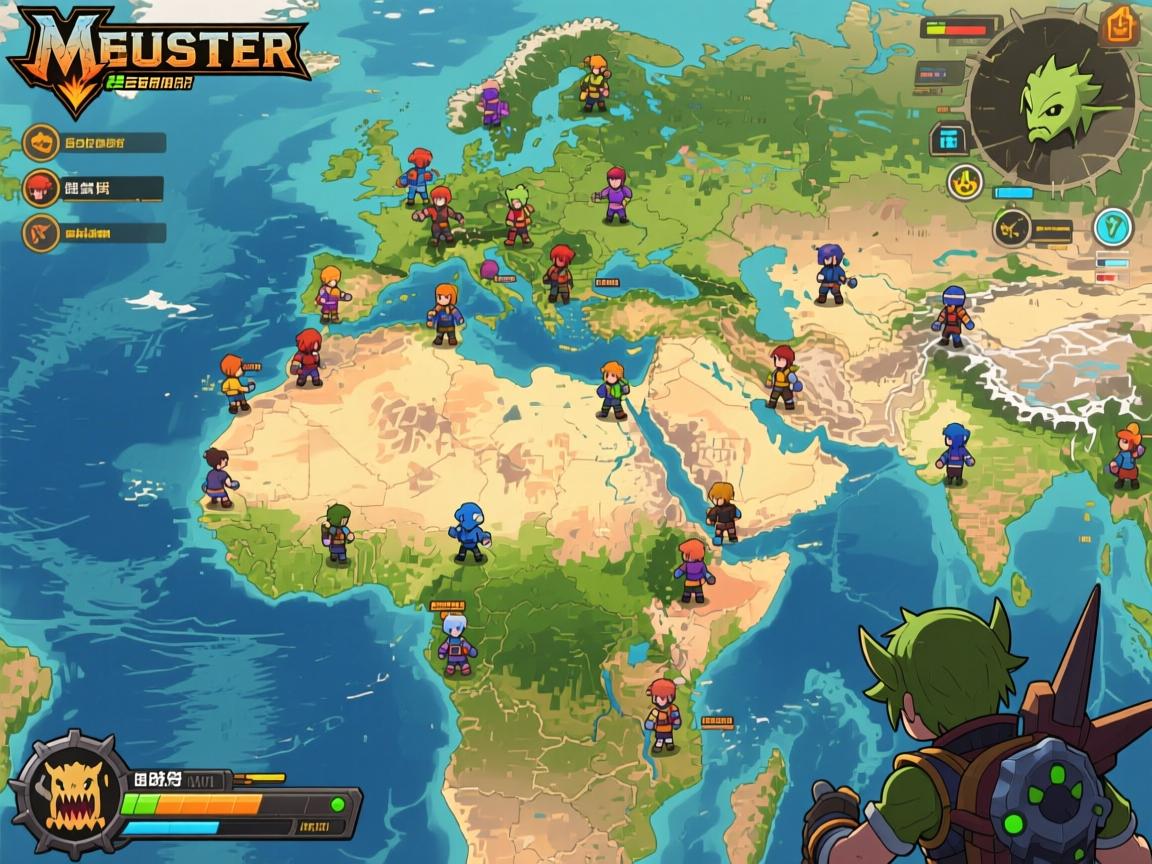Tap the teal circular badge icon
Viewport: 1152px width, 864px height.
coord(1112,227)
